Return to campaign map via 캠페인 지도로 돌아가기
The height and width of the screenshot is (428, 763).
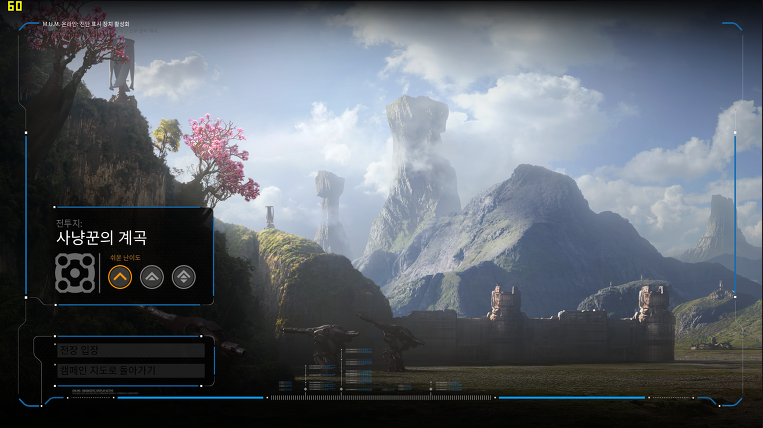131,371
